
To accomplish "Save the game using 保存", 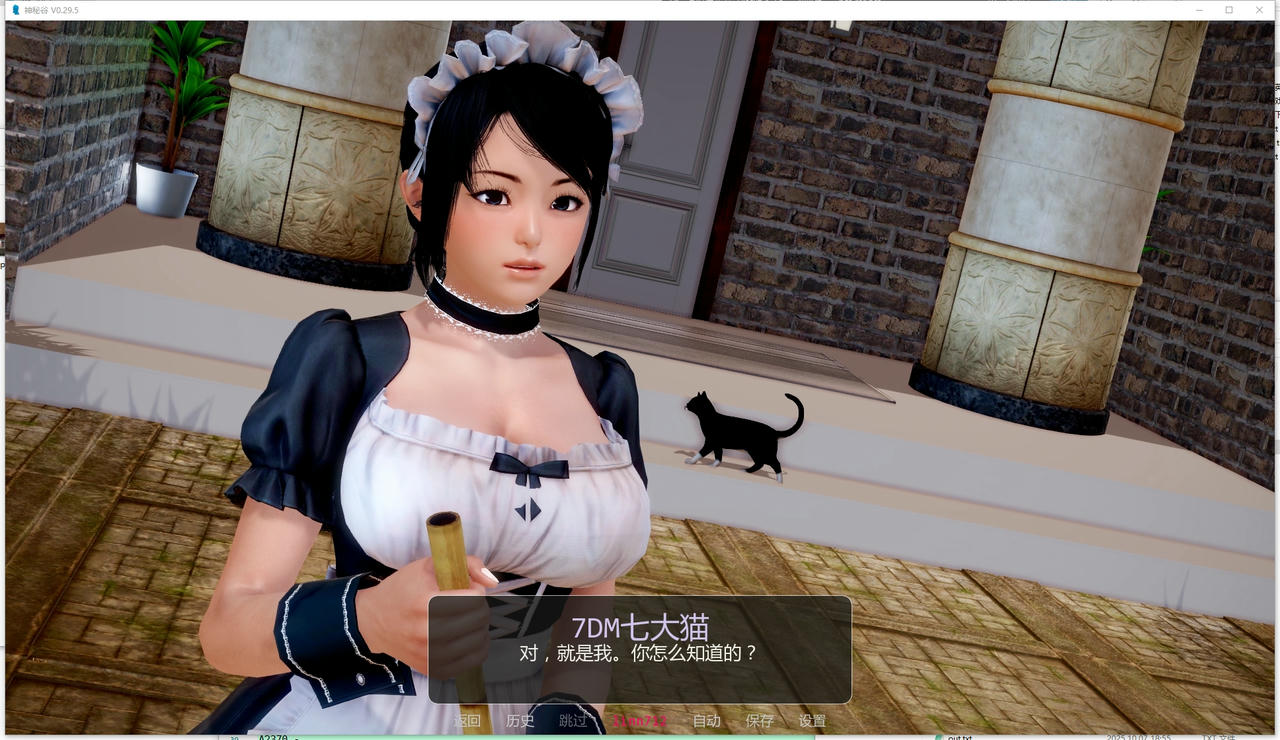I will click(760, 720).
